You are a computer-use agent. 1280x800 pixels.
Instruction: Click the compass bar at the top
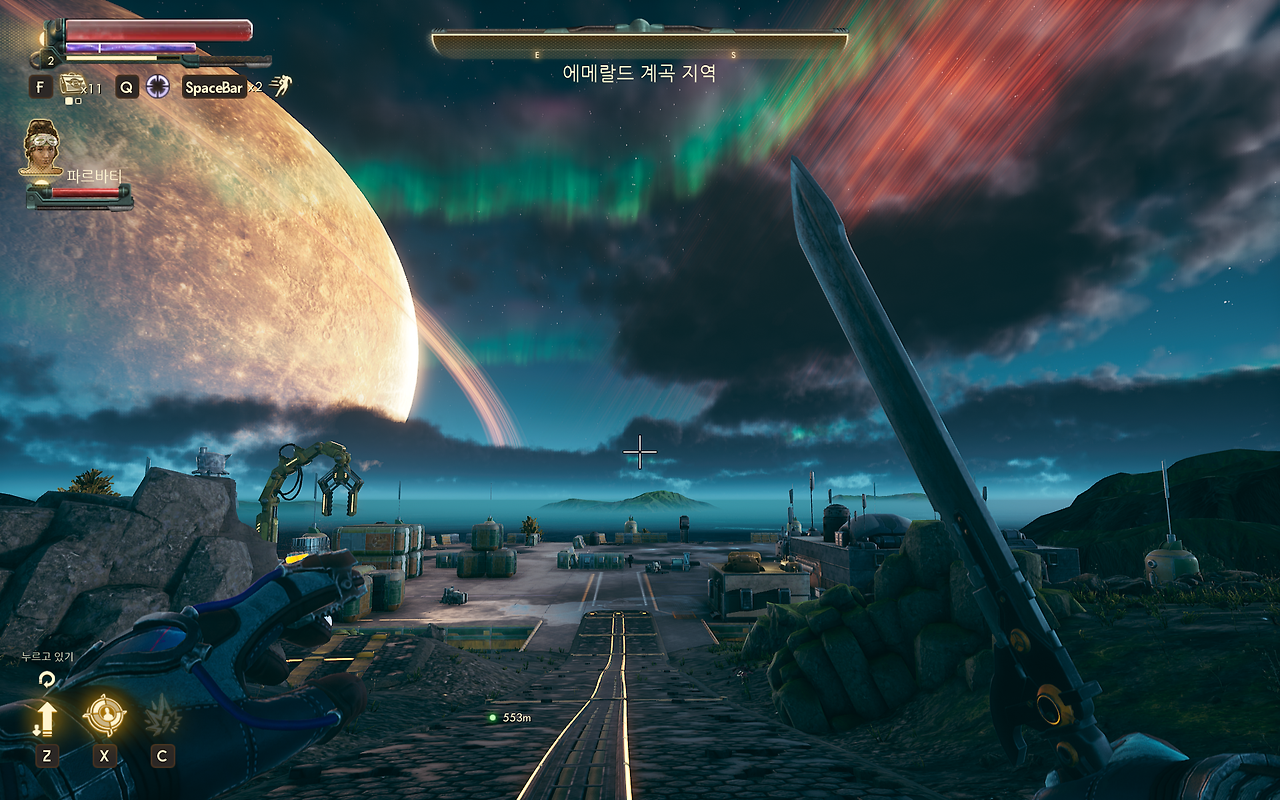[639, 41]
